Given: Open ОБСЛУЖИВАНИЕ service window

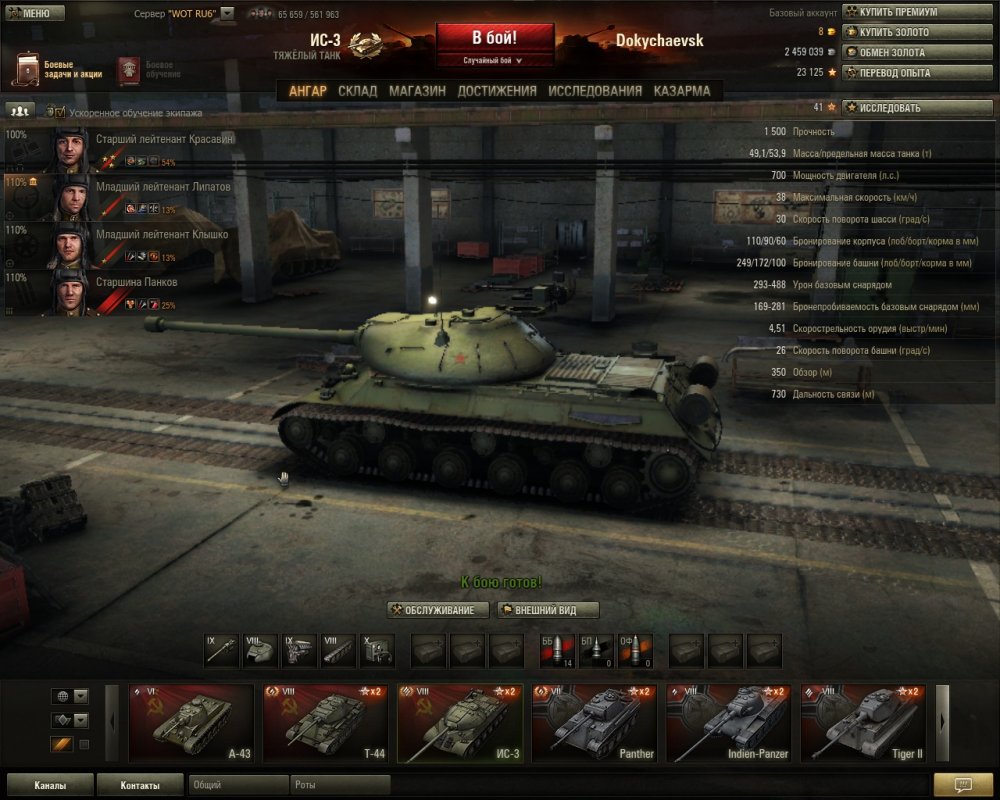Looking at the screenshot, I should point(438,610).
